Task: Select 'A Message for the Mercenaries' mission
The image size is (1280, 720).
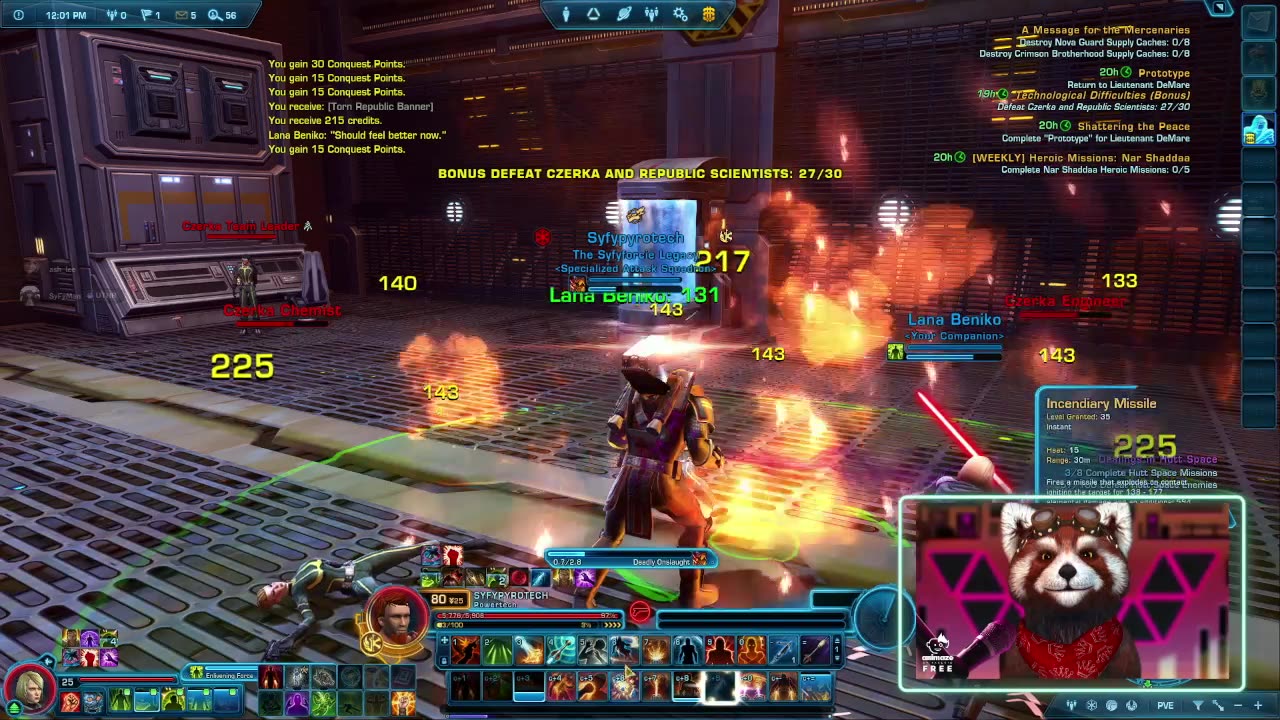Action: (x=1104, y=30)
